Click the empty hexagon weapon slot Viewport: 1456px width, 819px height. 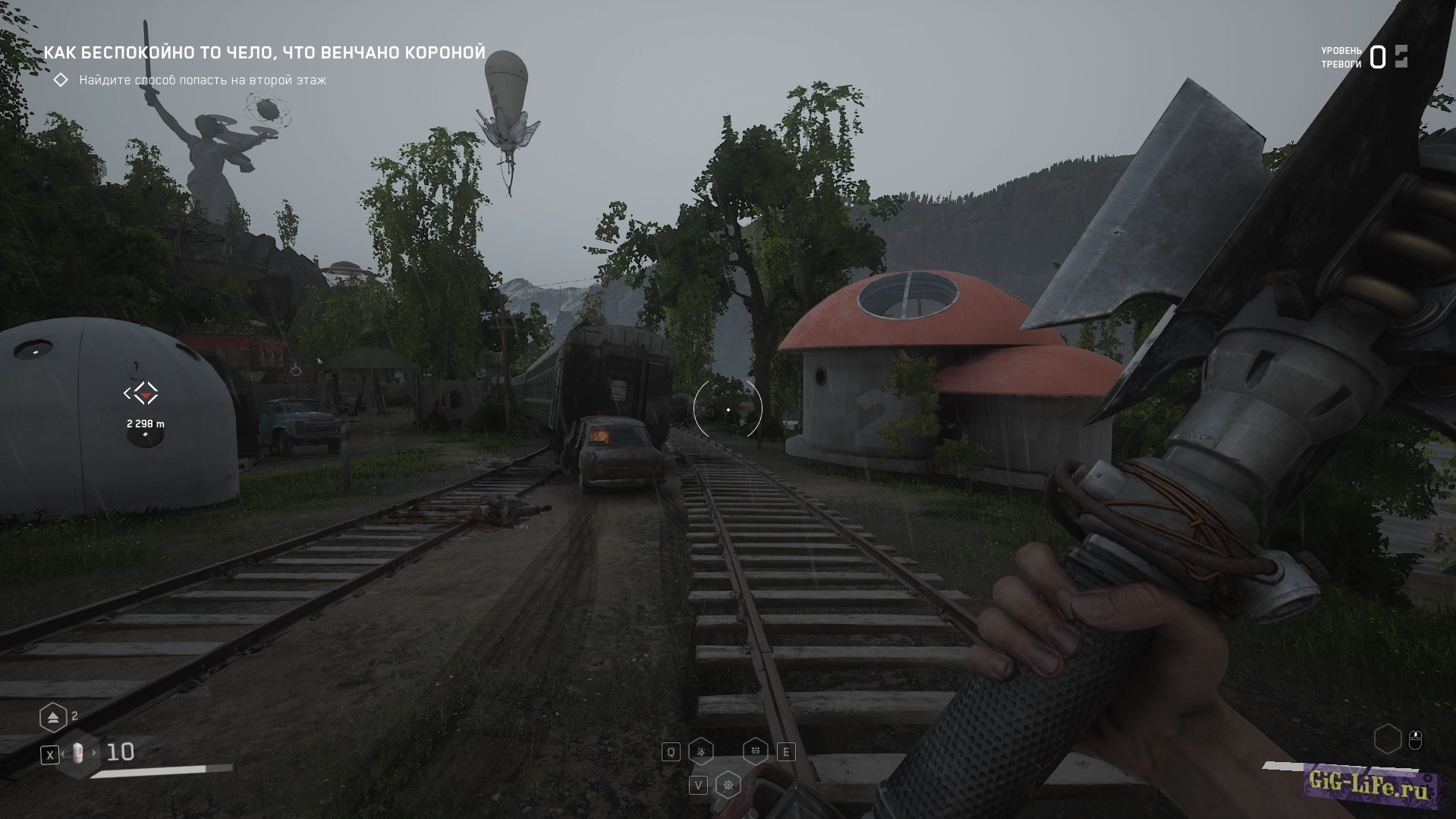pos(1388,739)
